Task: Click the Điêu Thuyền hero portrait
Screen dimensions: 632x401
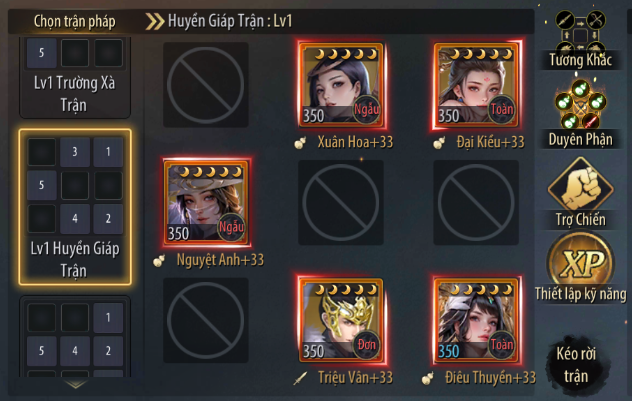Action: [x=476, y=320]
